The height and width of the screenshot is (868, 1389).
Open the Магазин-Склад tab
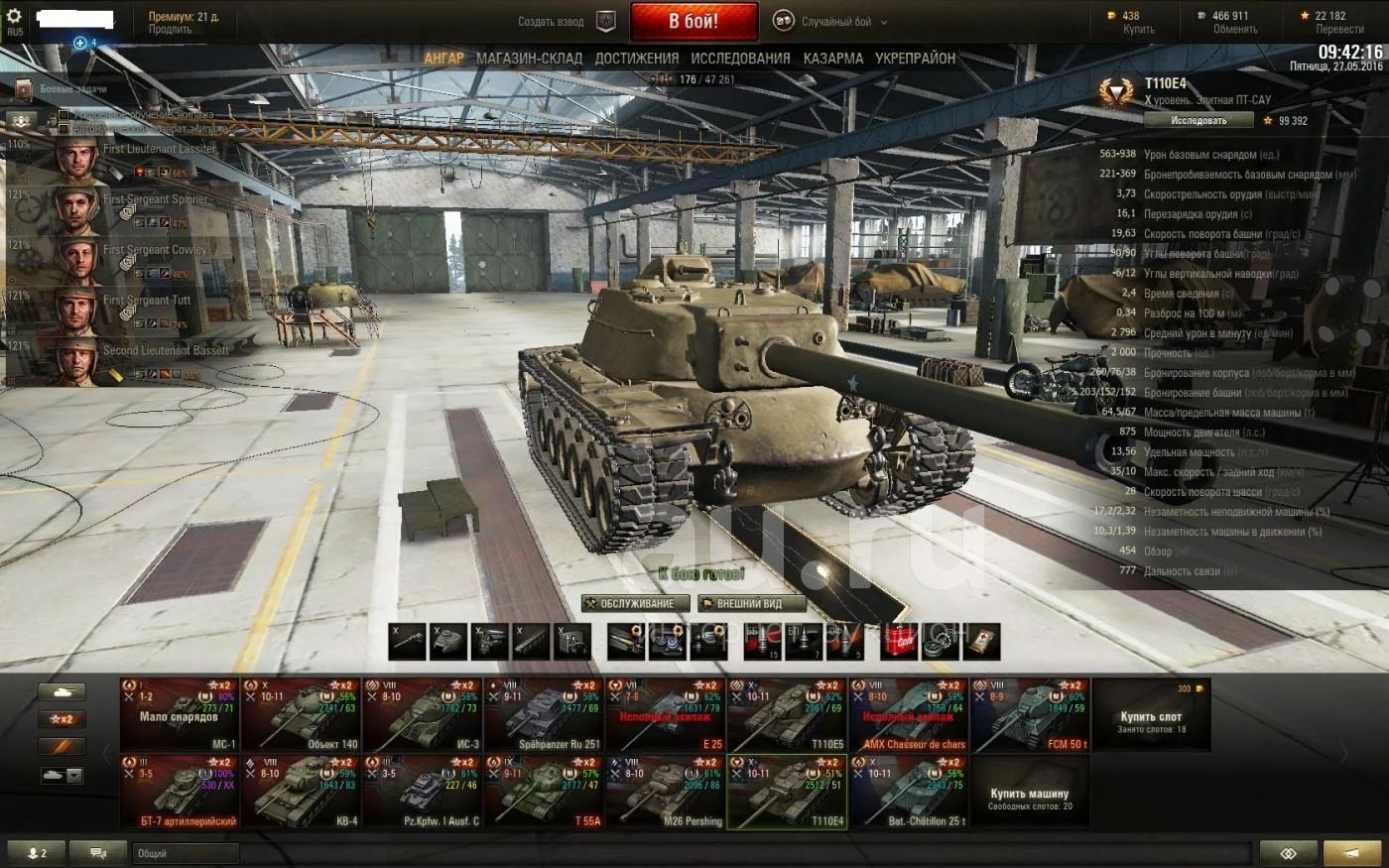529,59
